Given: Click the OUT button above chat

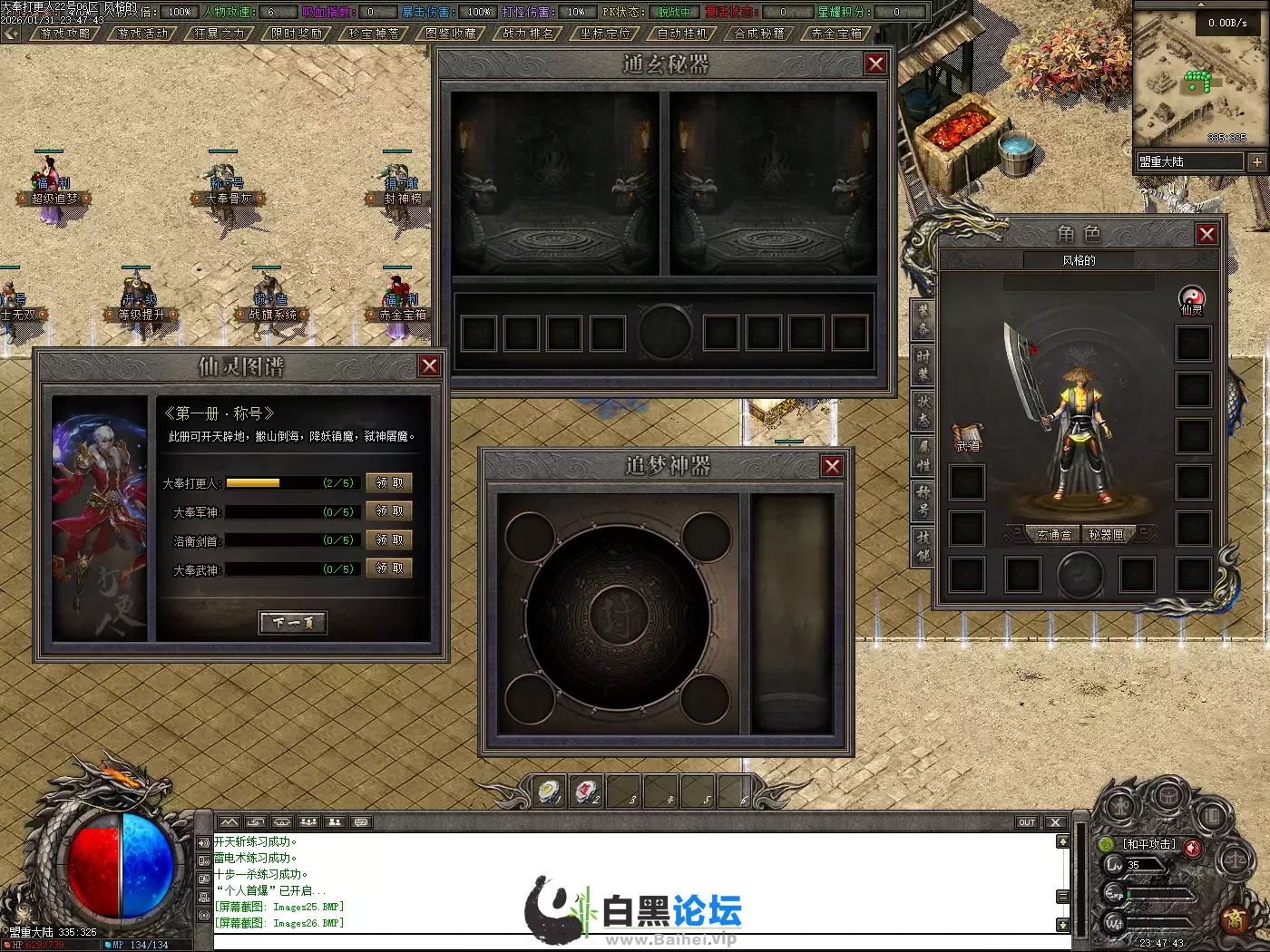Looking at the screenshot, I should [x=1026, y=822].
